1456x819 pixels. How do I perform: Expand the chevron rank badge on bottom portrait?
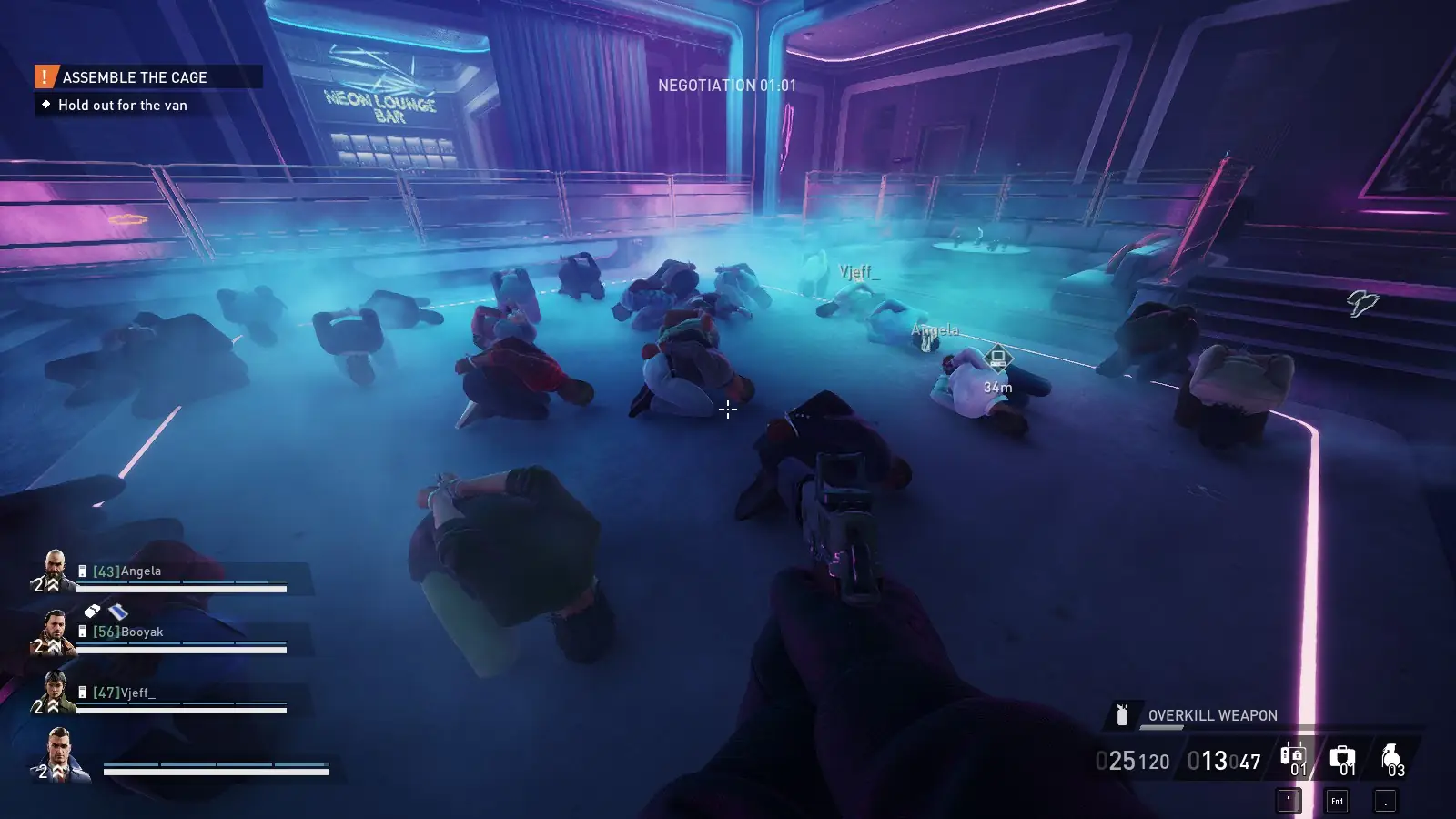56,769
